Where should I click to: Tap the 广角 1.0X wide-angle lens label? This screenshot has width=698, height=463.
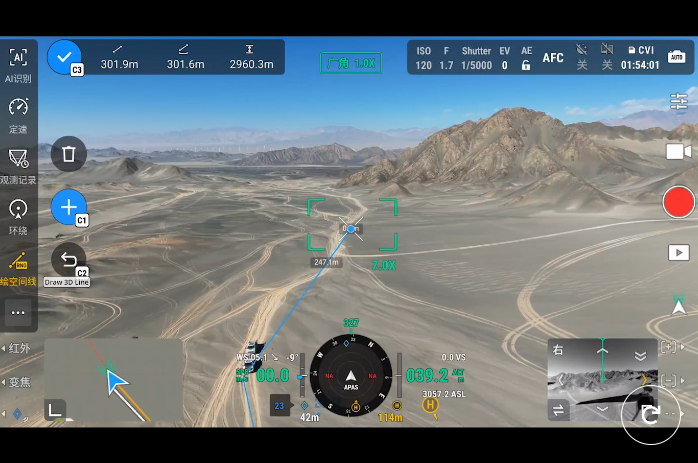pos(350,63)
